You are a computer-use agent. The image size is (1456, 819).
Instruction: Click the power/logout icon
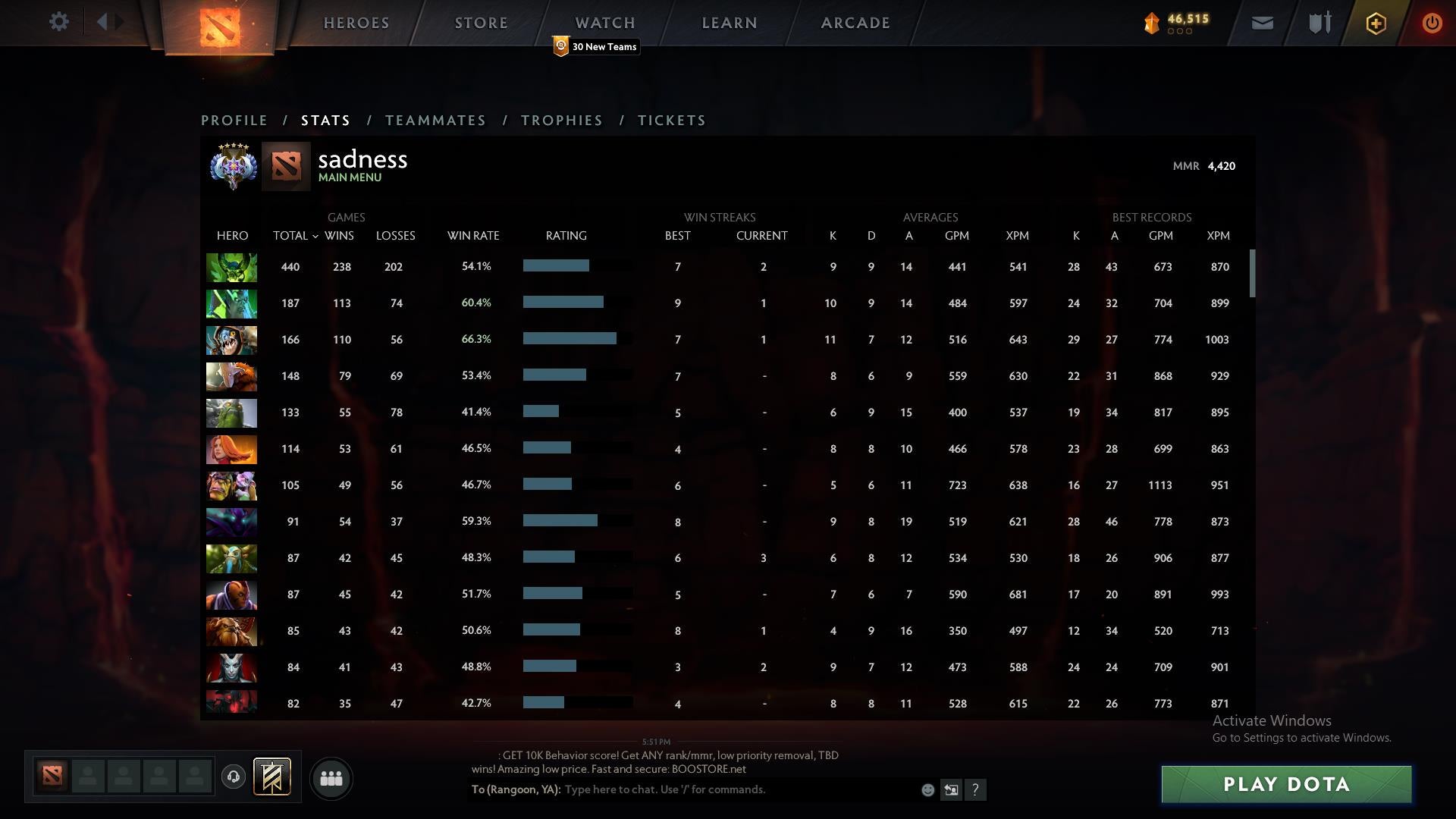(1432, 23)
